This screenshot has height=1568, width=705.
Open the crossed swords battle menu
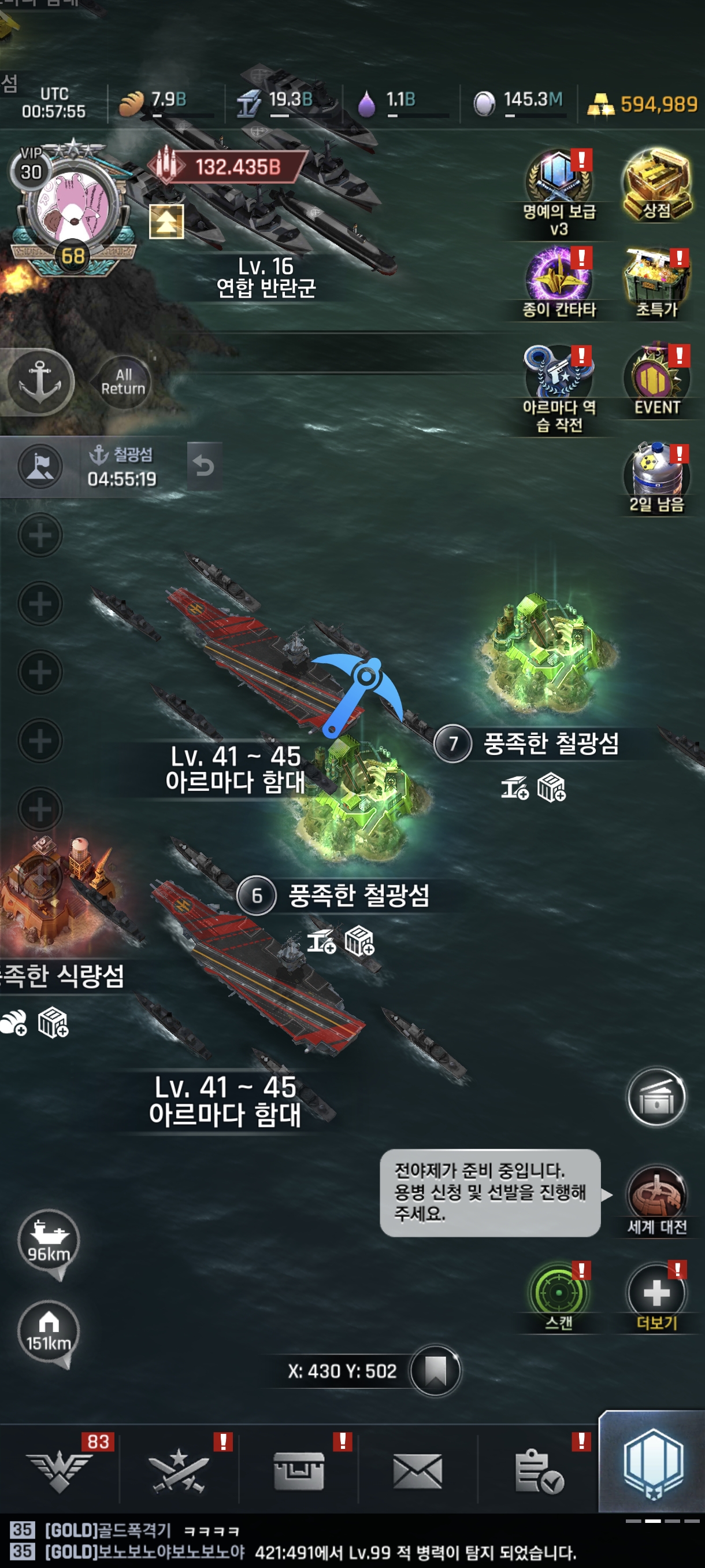[x=179, y=1471]
